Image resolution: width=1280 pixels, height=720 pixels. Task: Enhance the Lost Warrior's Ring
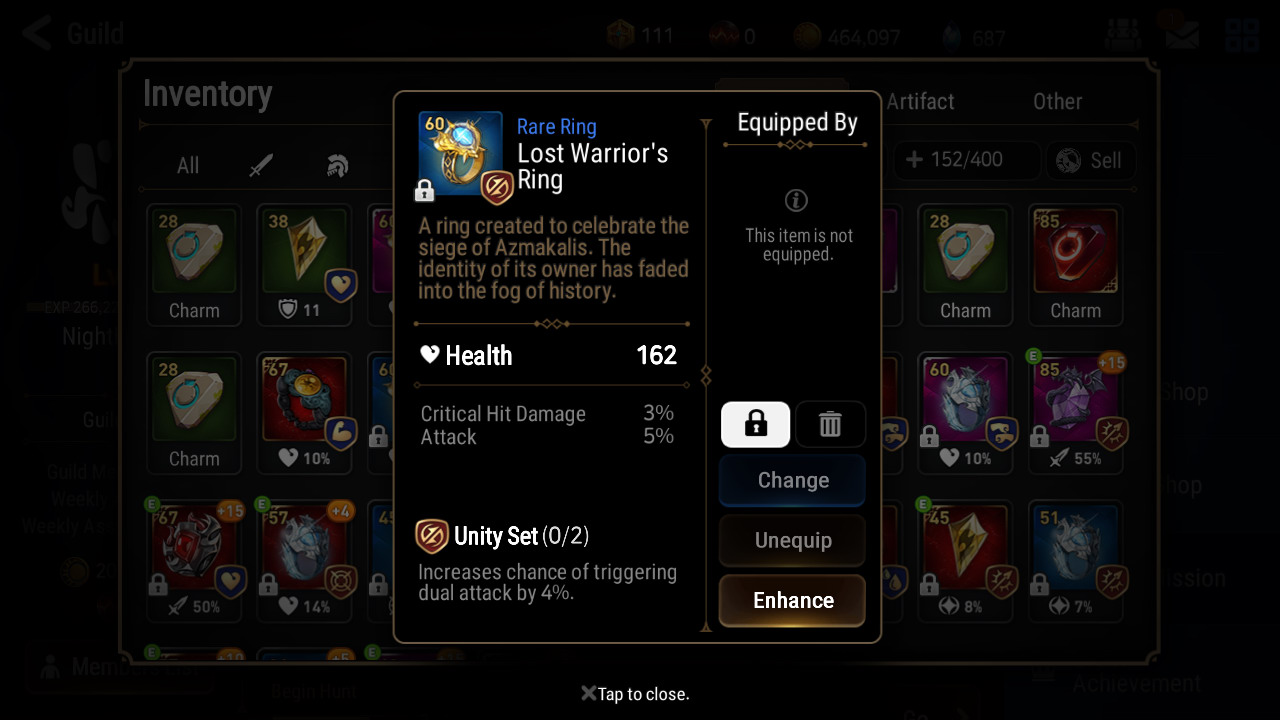click(792, 600)
